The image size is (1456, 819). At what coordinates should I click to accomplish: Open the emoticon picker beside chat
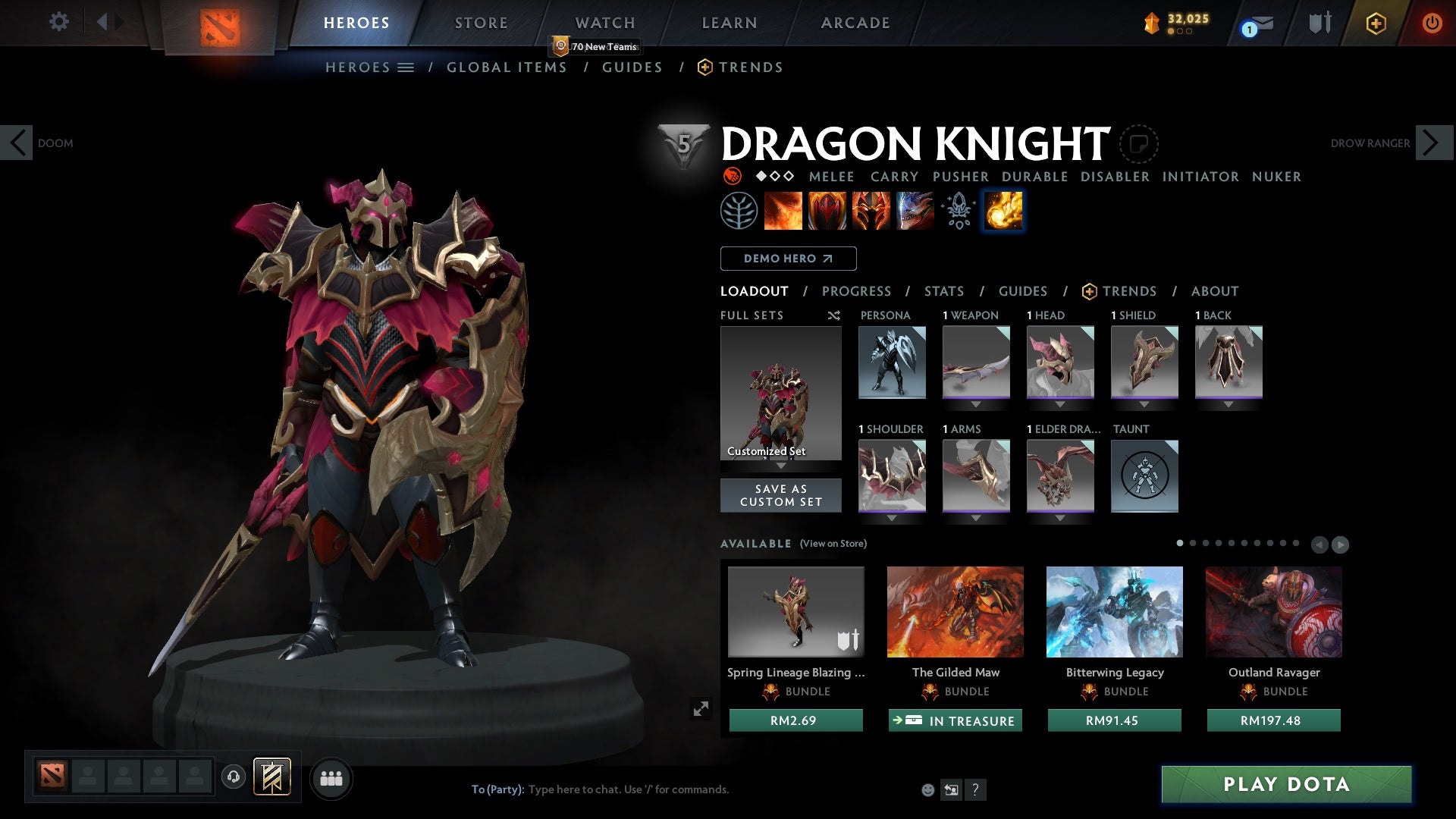click(x=927, y=789)
